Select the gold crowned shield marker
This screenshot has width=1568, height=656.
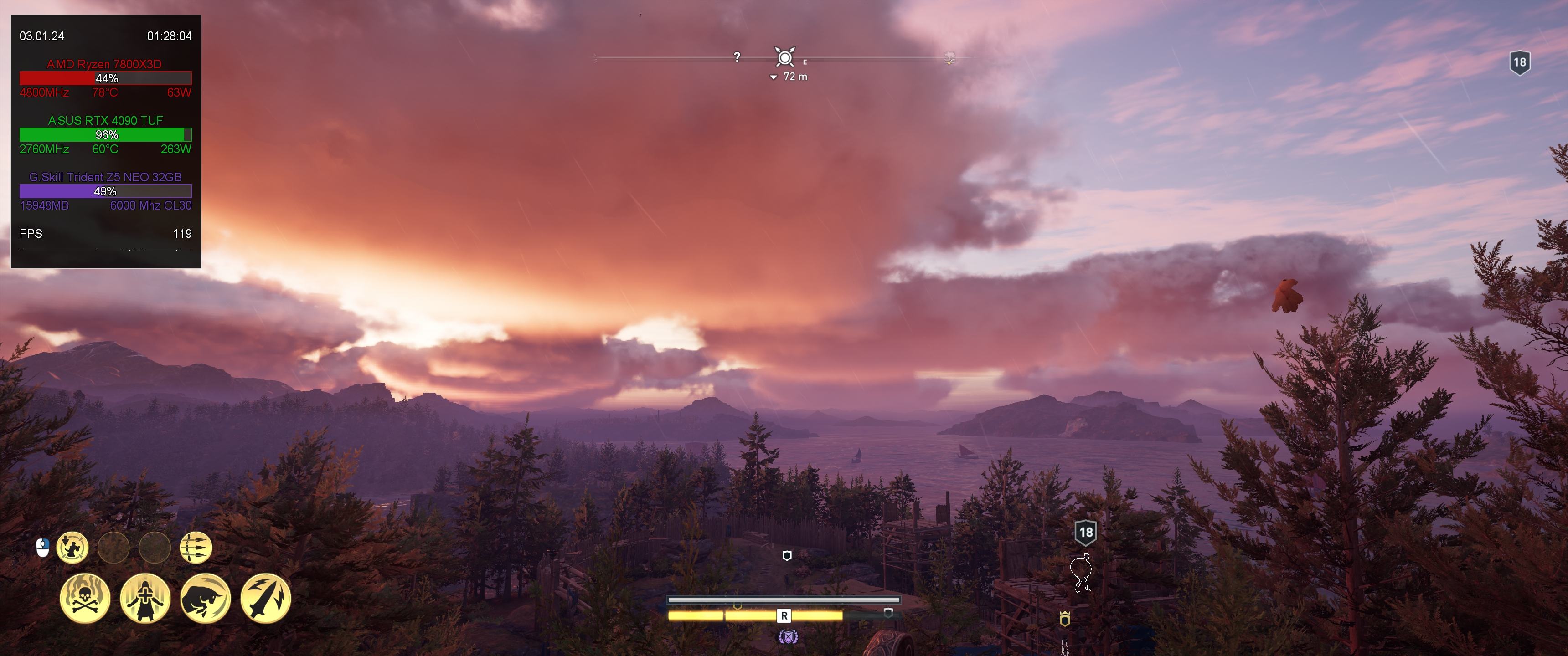click(x=1065, y=619)
